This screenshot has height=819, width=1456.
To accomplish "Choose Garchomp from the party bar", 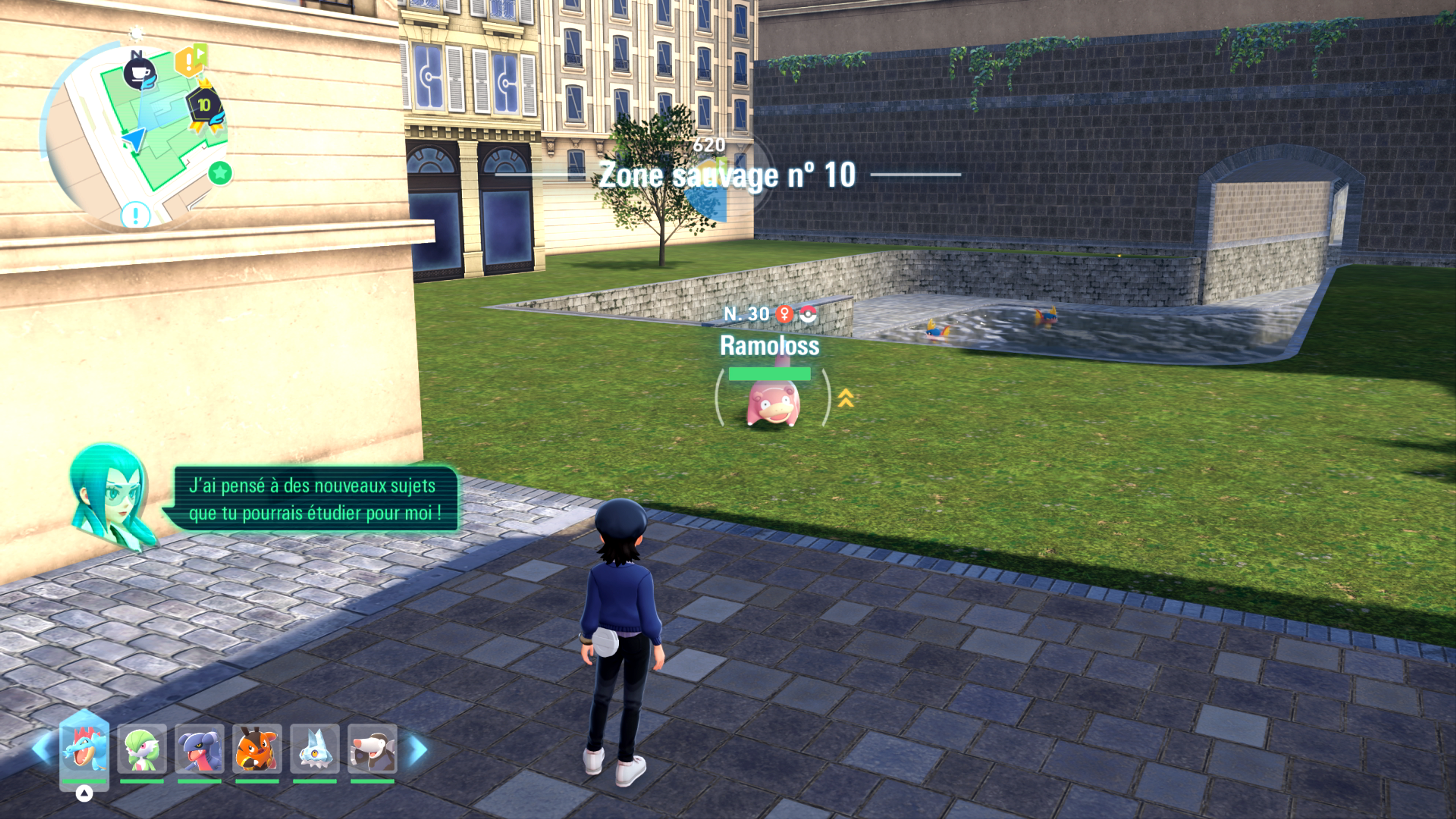I will pos(199,749).
